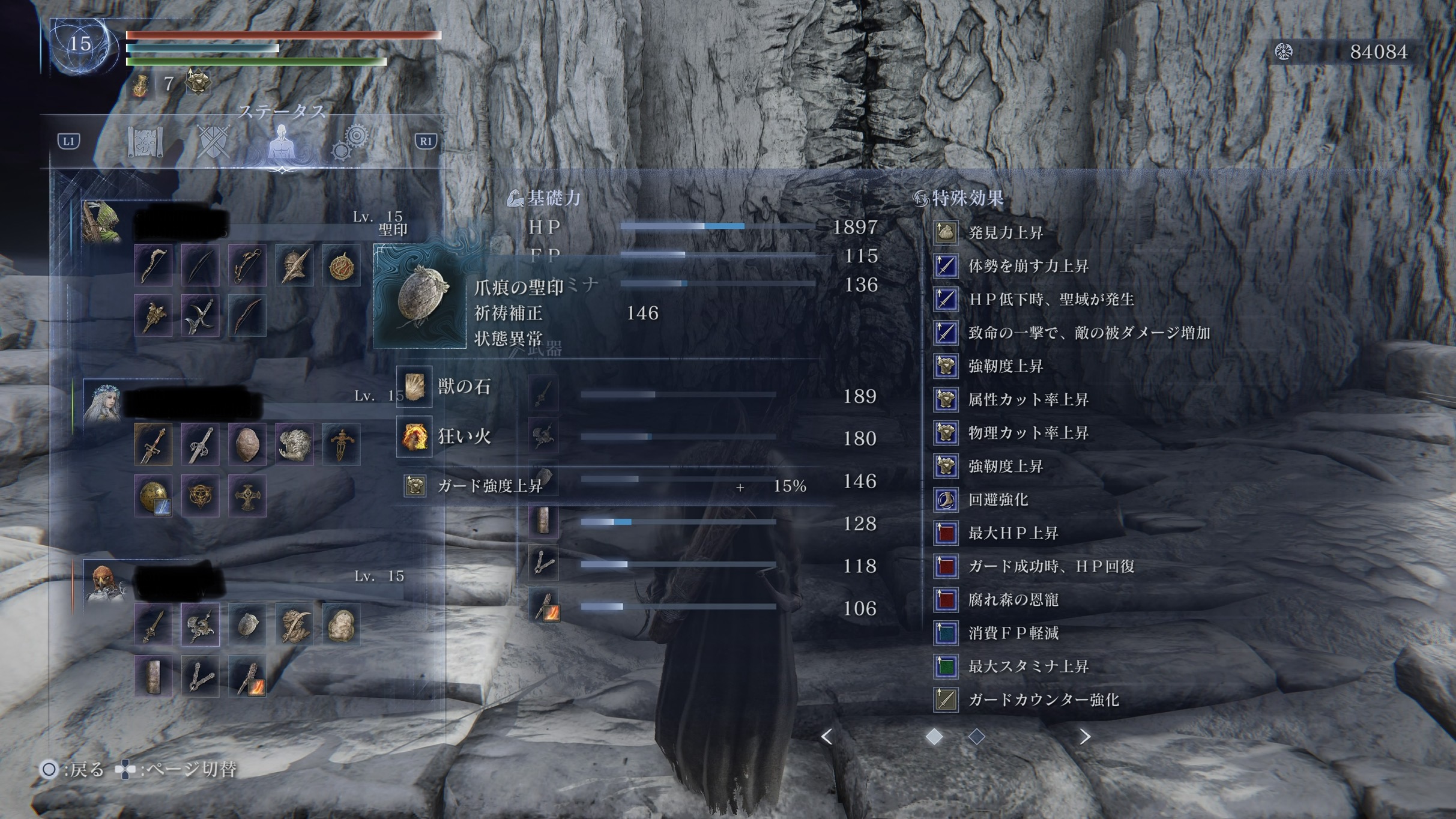
Task: Select the 最大スタミナ上昇 effect row
Action: tap(1028, 666)
